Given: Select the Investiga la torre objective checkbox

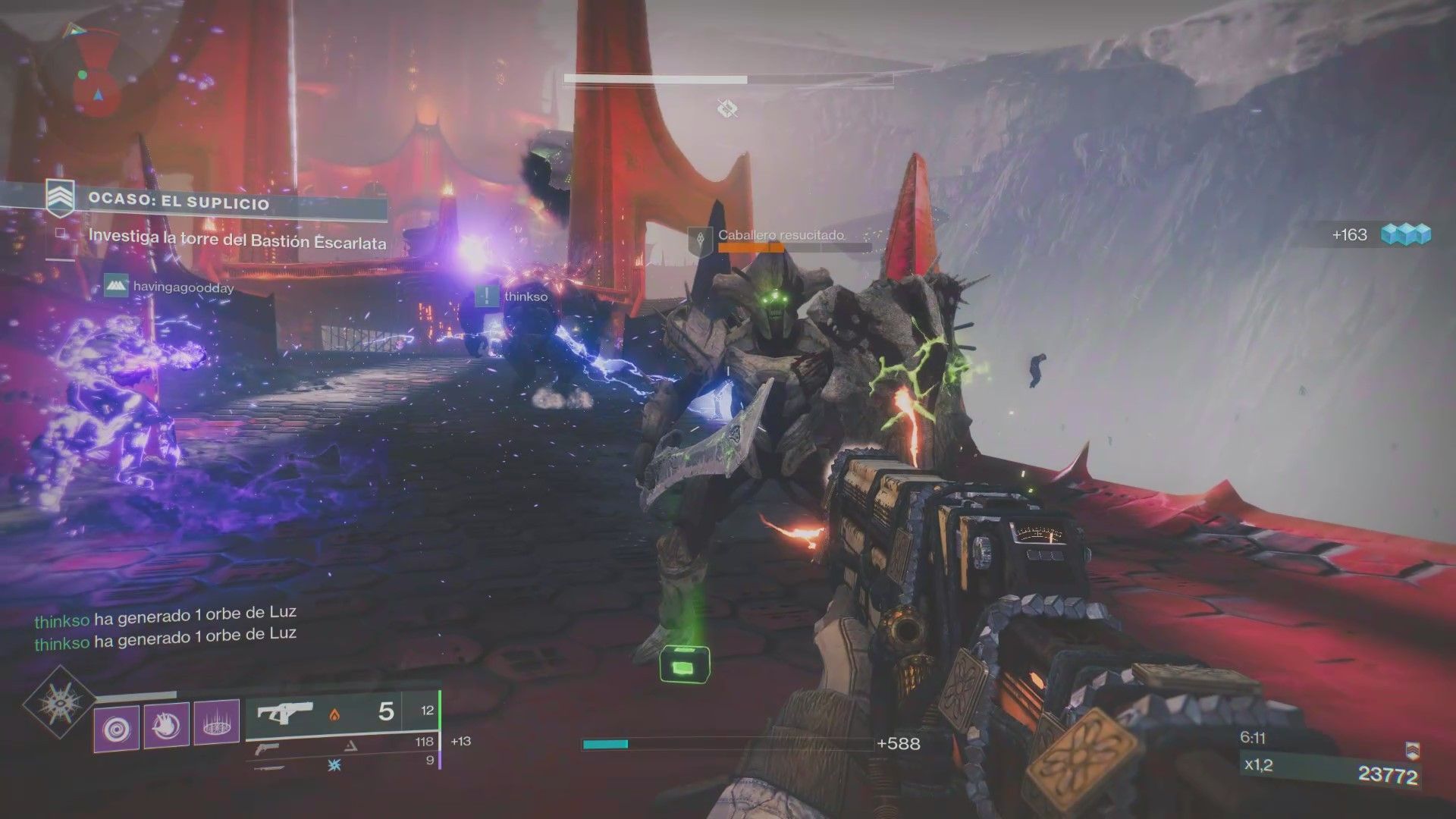Looking at the screenshot, I should click(x=61, y=236).
